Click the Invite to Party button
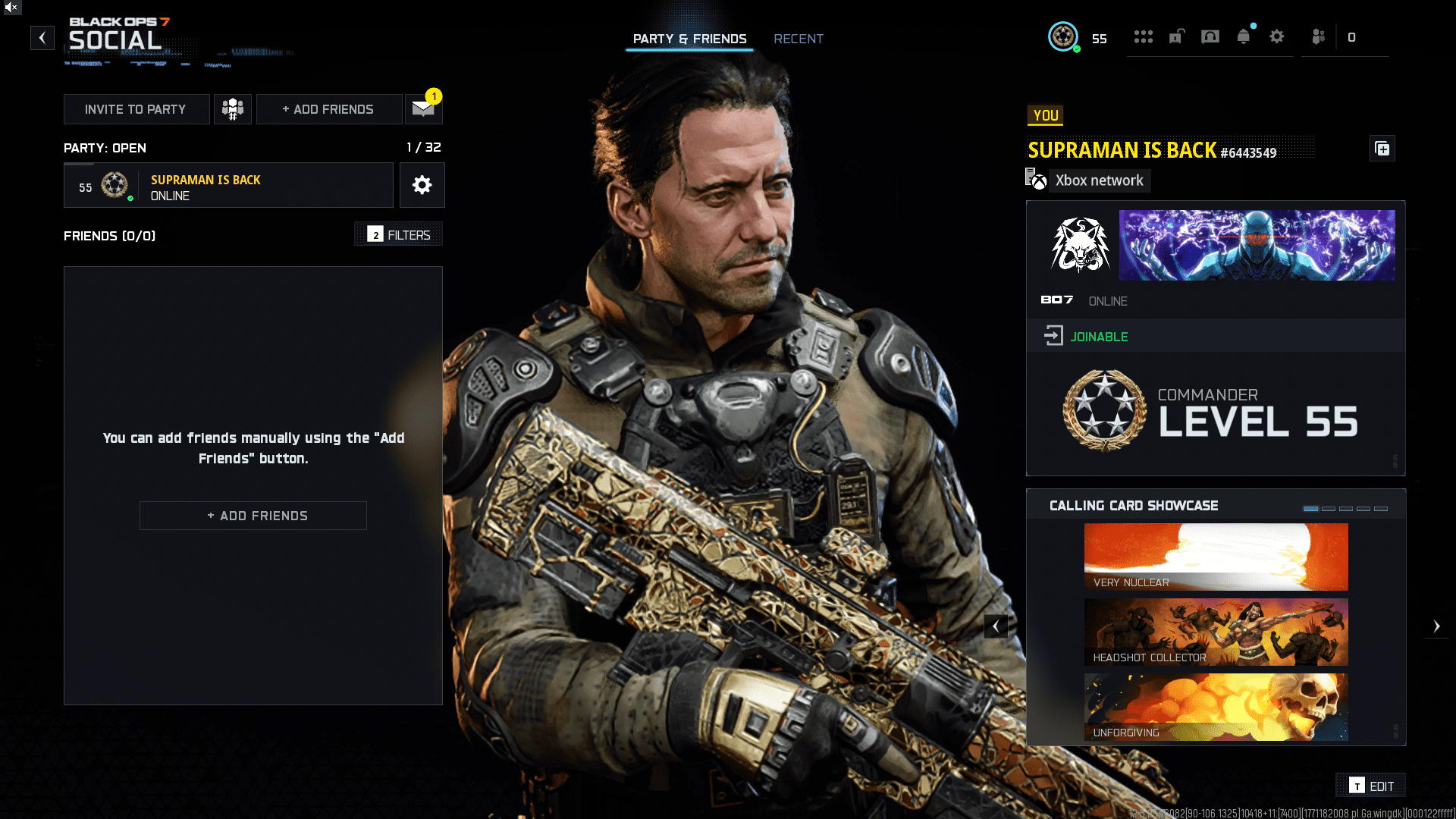The width and height of the screenshot is (1456, 819). [x=136, y=109]
